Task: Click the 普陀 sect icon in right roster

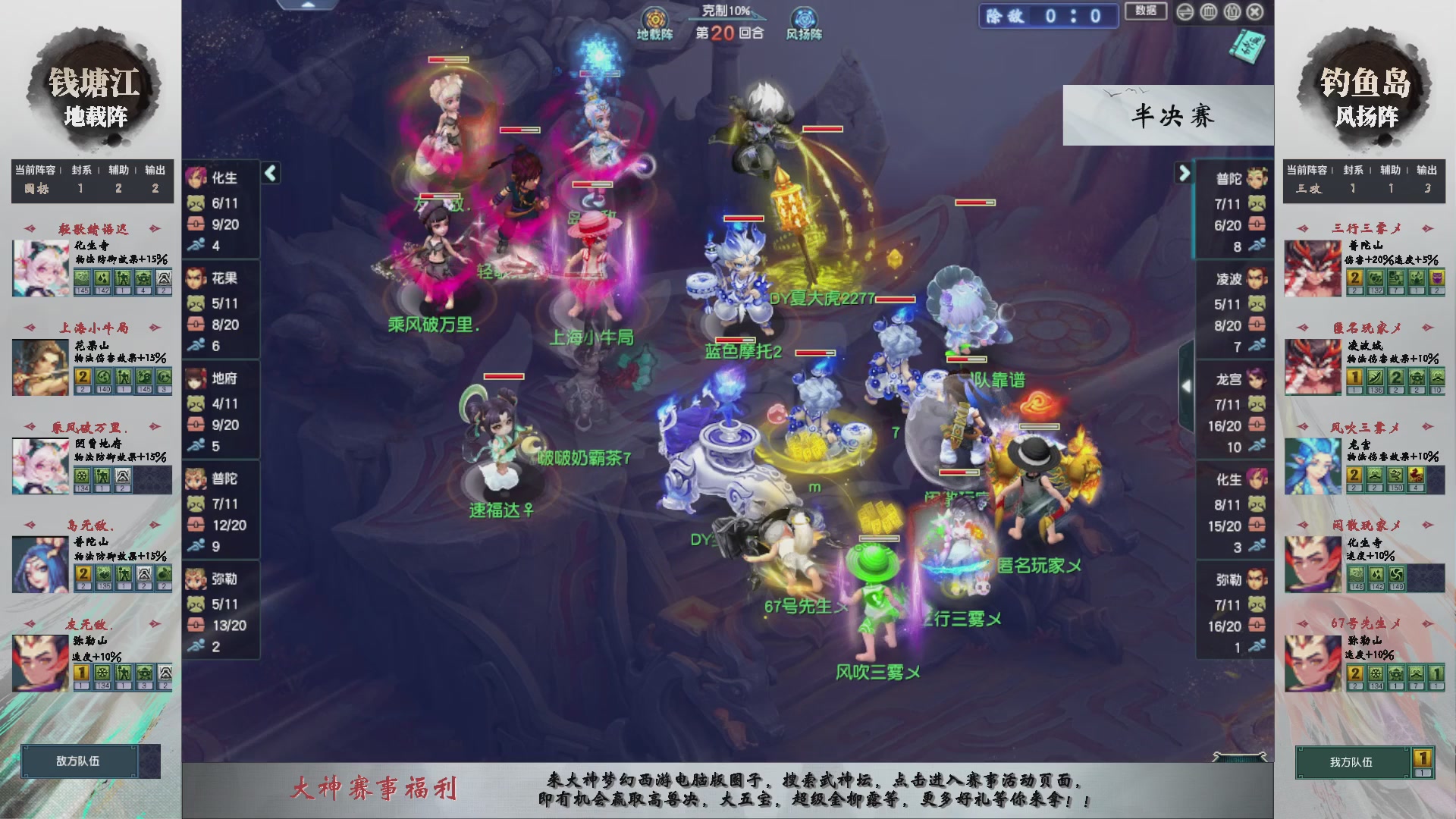Action: pos(1259,177)
